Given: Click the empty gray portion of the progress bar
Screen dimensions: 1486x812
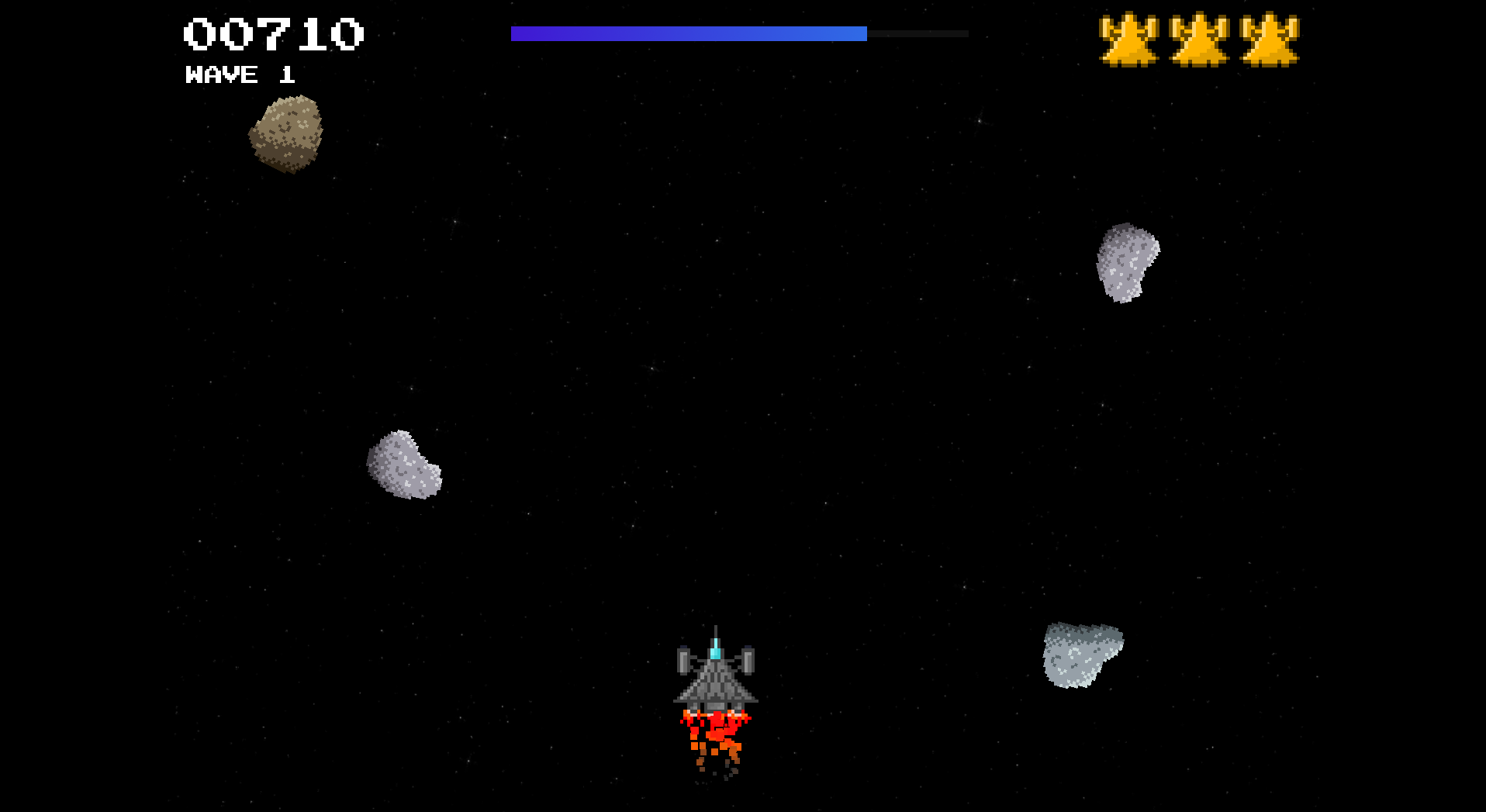Looking at the screenshot, I should 919,33.
